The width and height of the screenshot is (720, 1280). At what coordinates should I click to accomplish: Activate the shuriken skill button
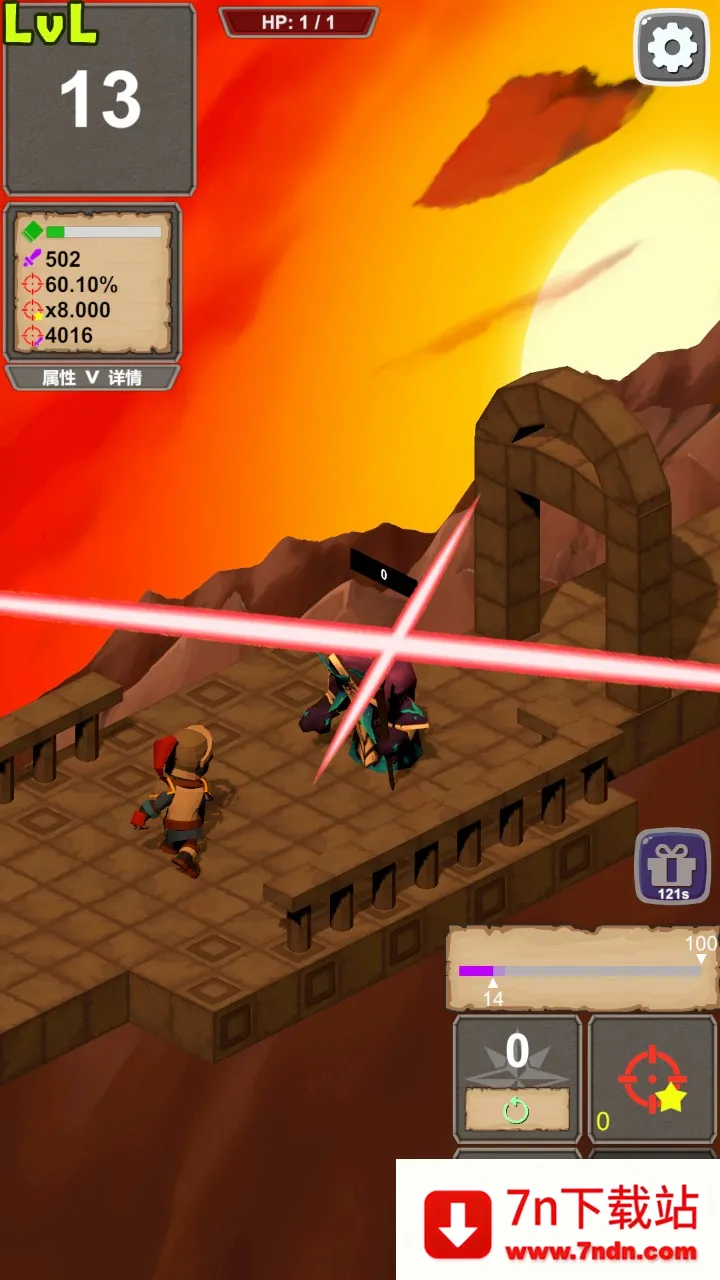517,1078
